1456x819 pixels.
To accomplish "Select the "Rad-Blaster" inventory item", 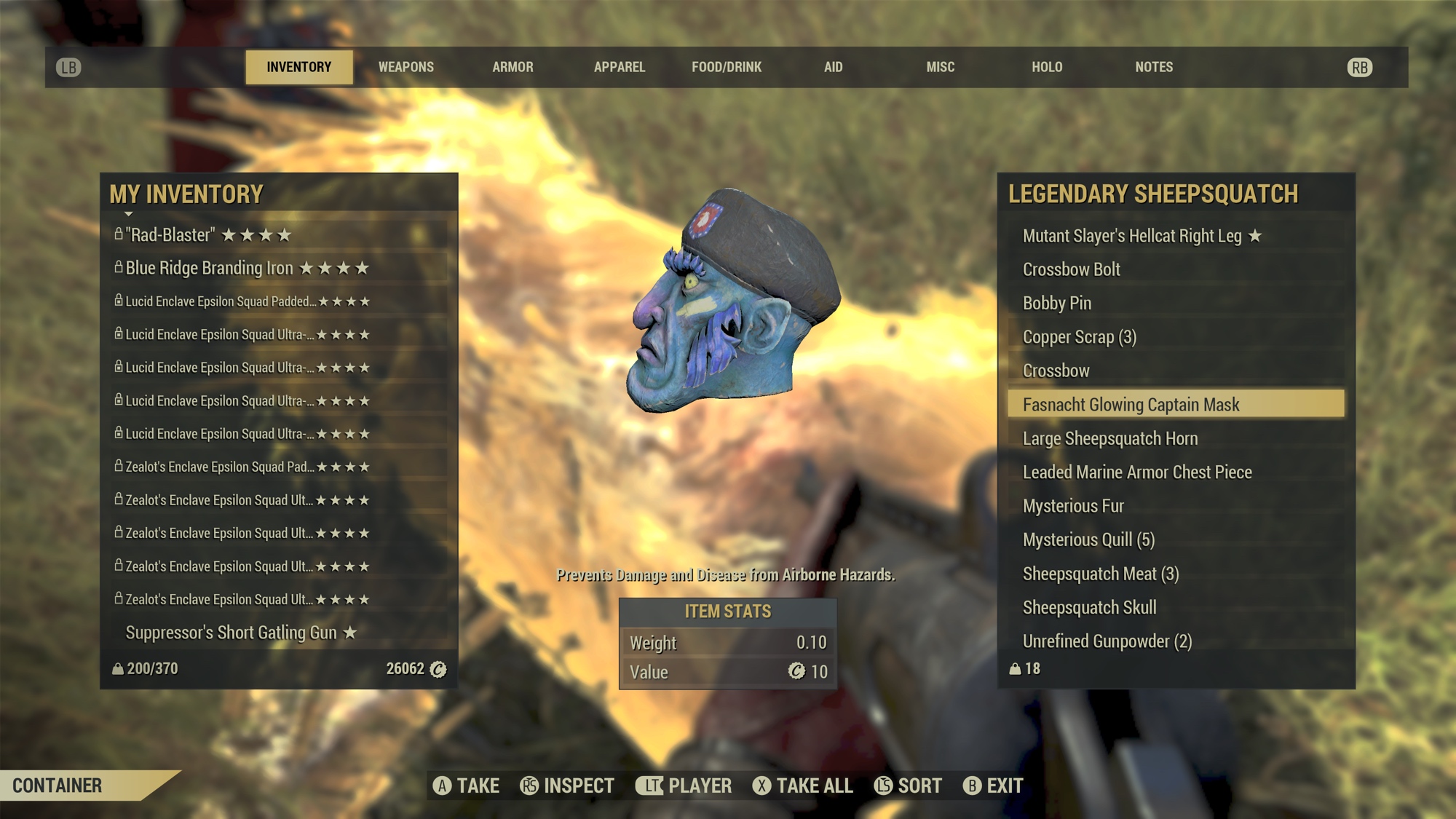I will 170,235.
